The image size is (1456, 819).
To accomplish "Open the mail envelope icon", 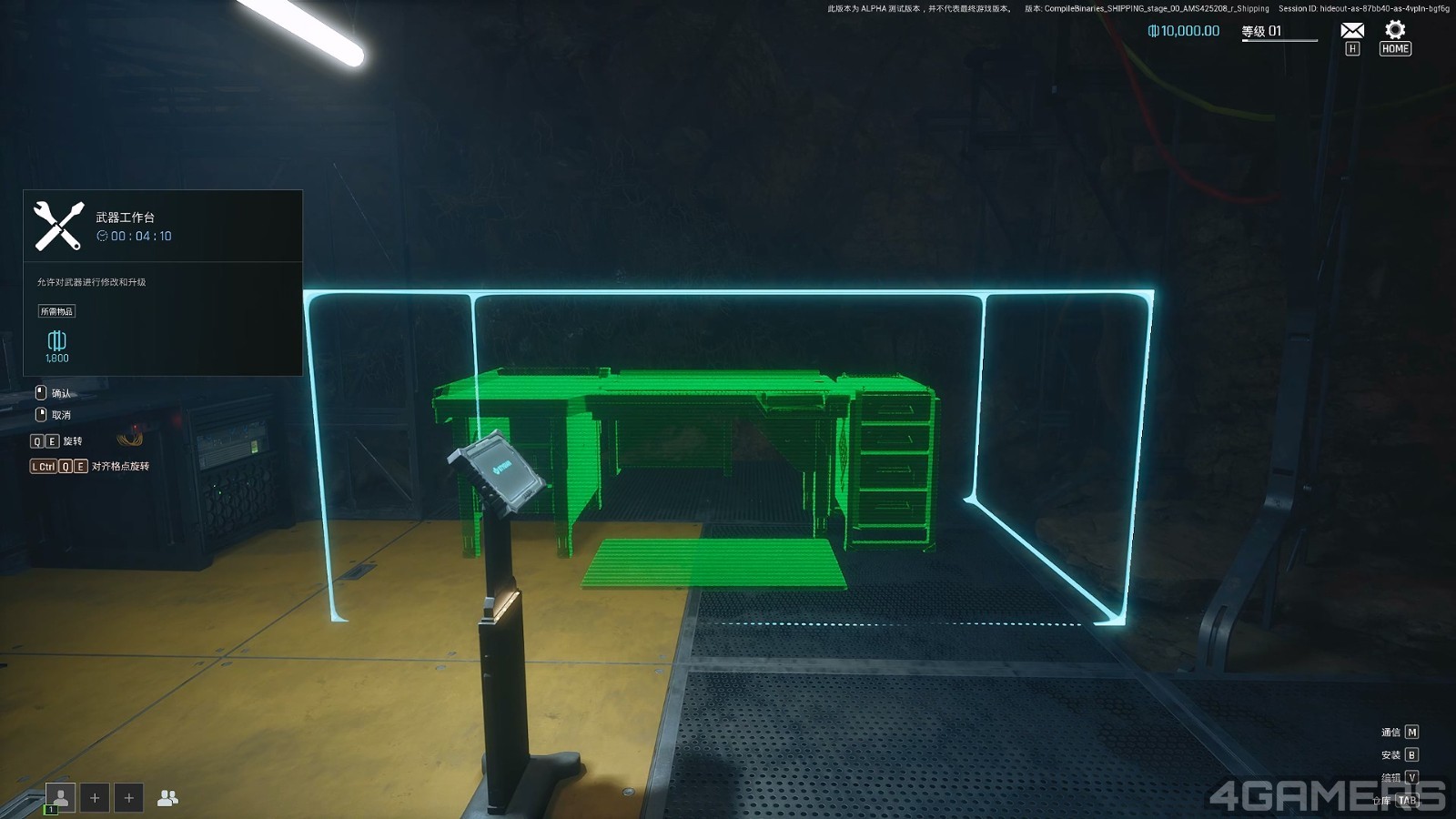I will tap(1352, 31).
